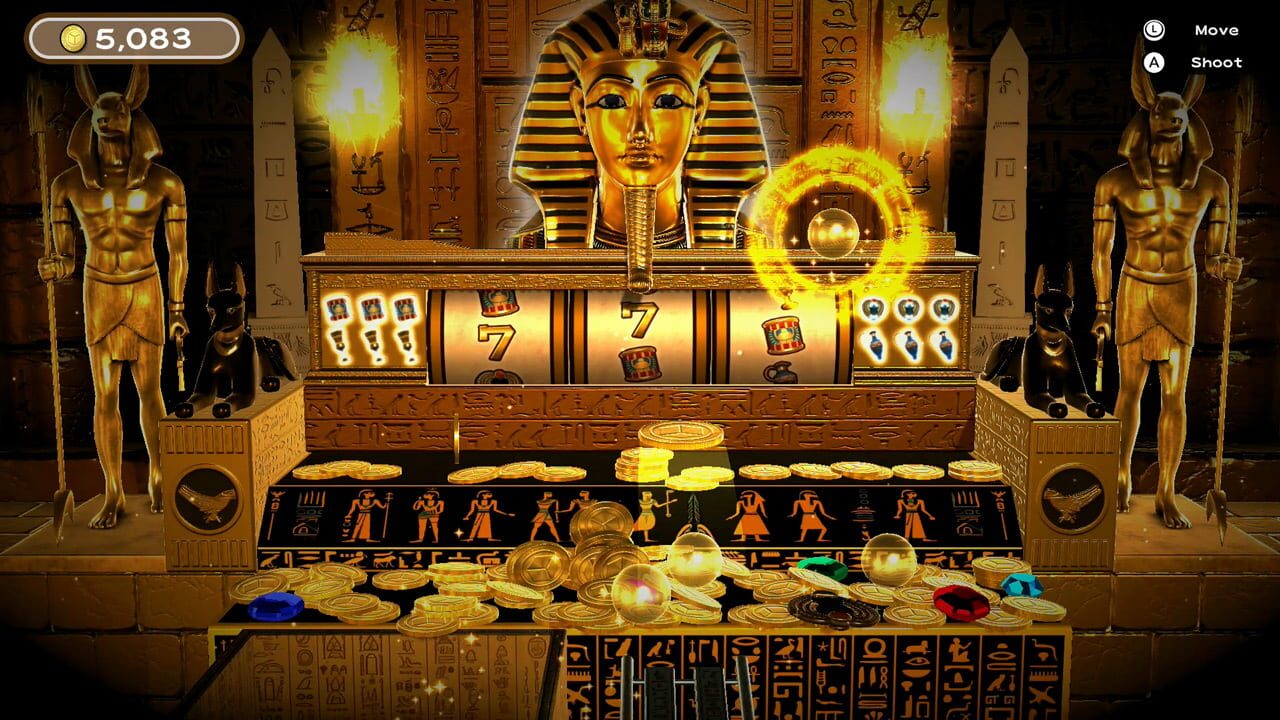This screenshot has height=720, width=1280.
Task: Select the L-stick Move control icon
Action: tap(1152, 30)
